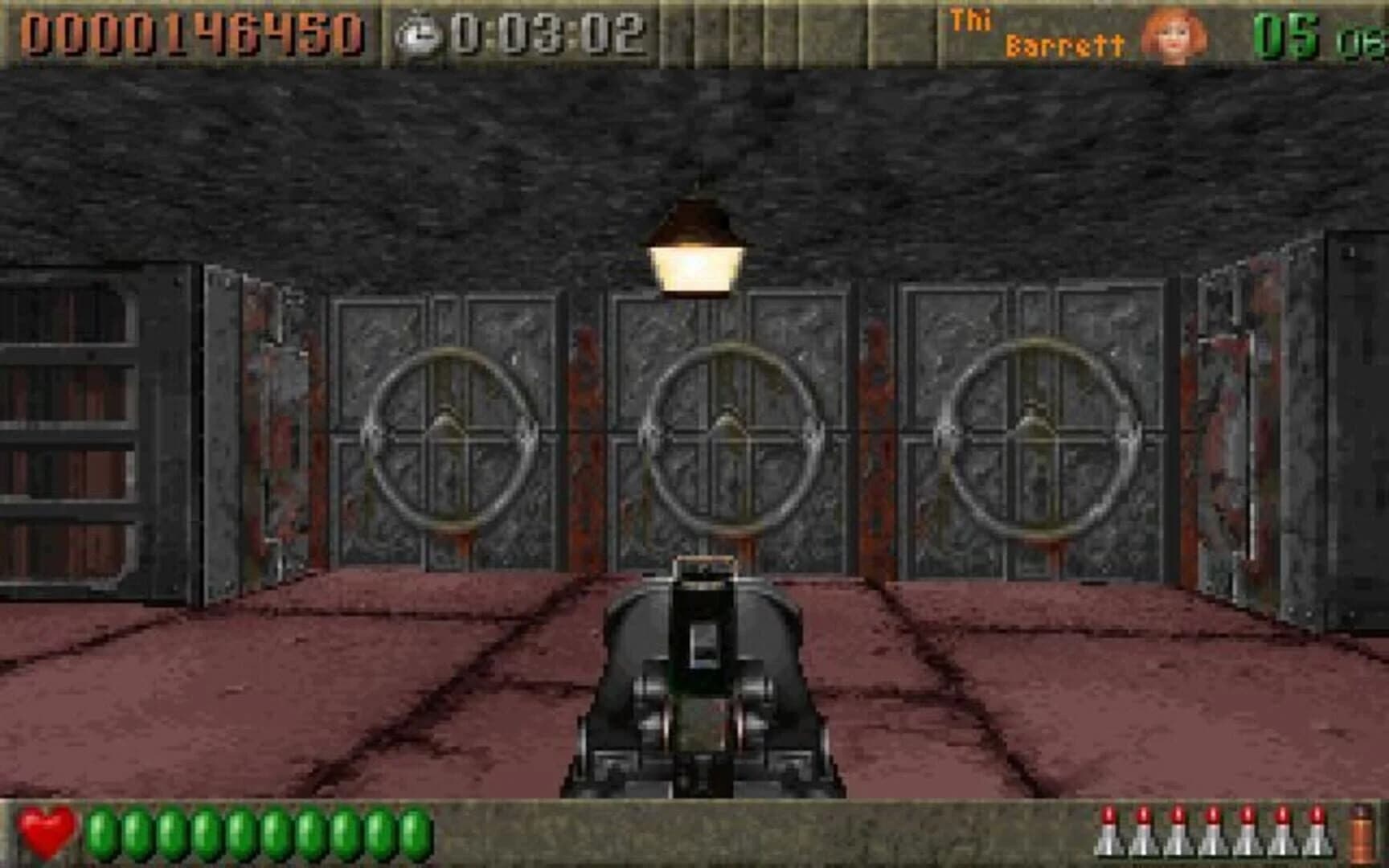The height and width of the screenshot is (868, 1389).
Task: Click the score counter 0000146450
Action: point(193,34)
